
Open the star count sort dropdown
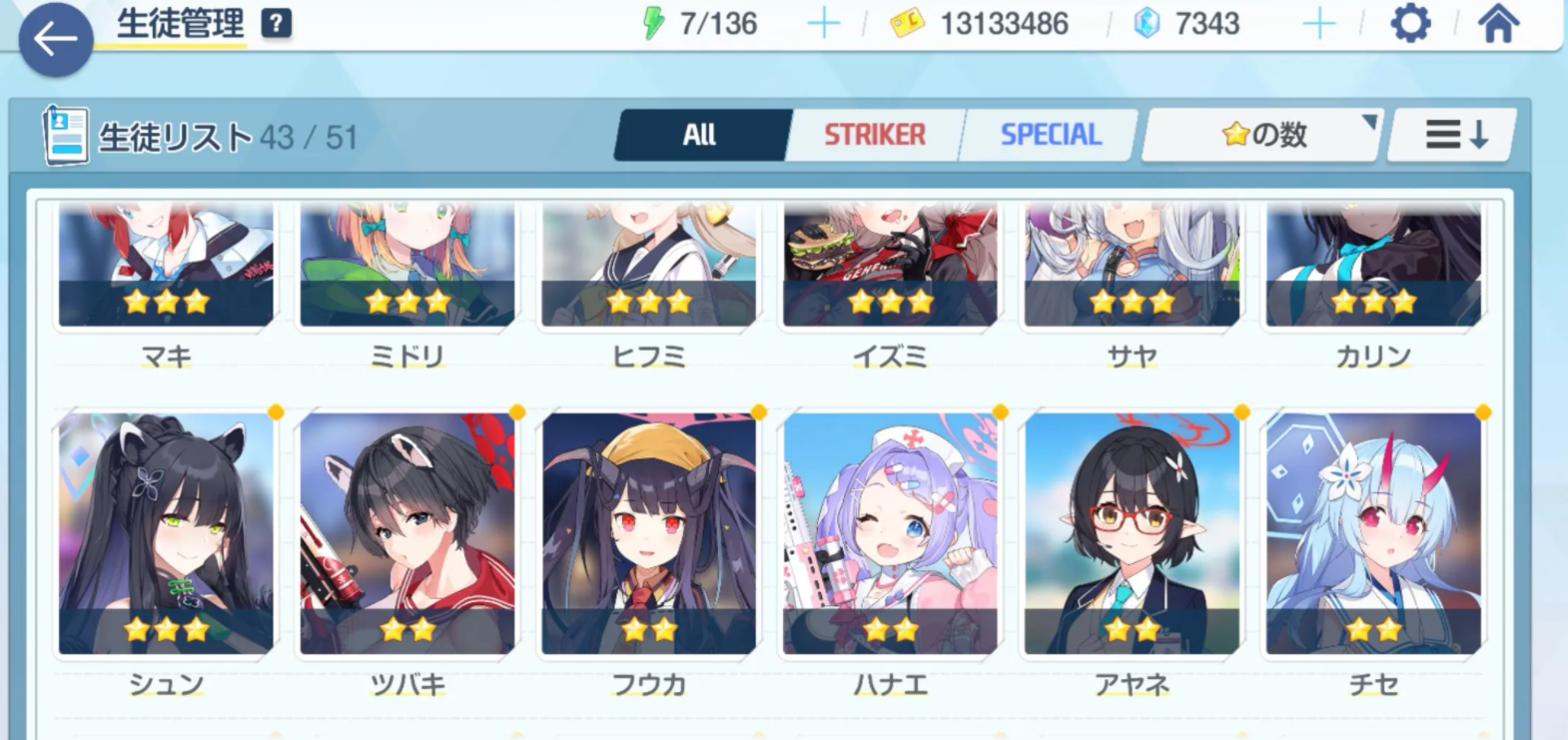(1264, 135)
